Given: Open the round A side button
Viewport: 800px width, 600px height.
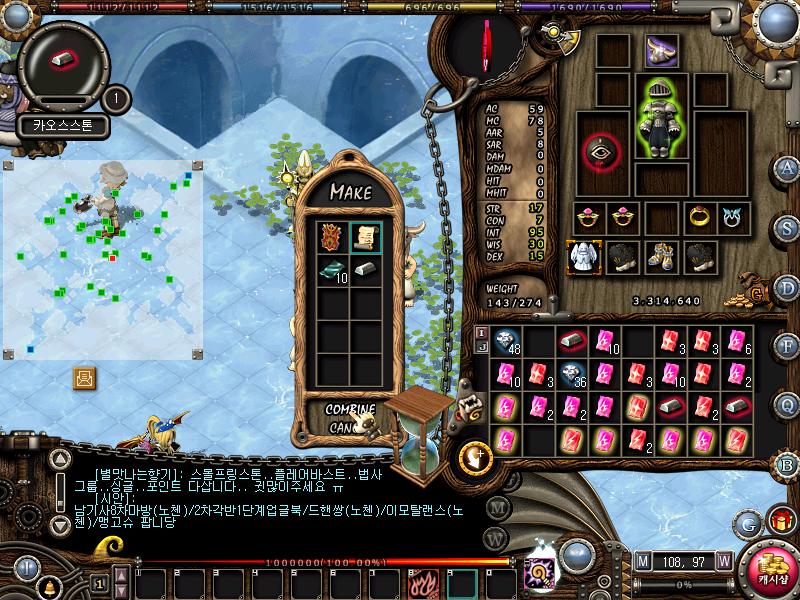Looking at the screenshot, I should coord(788,167).
